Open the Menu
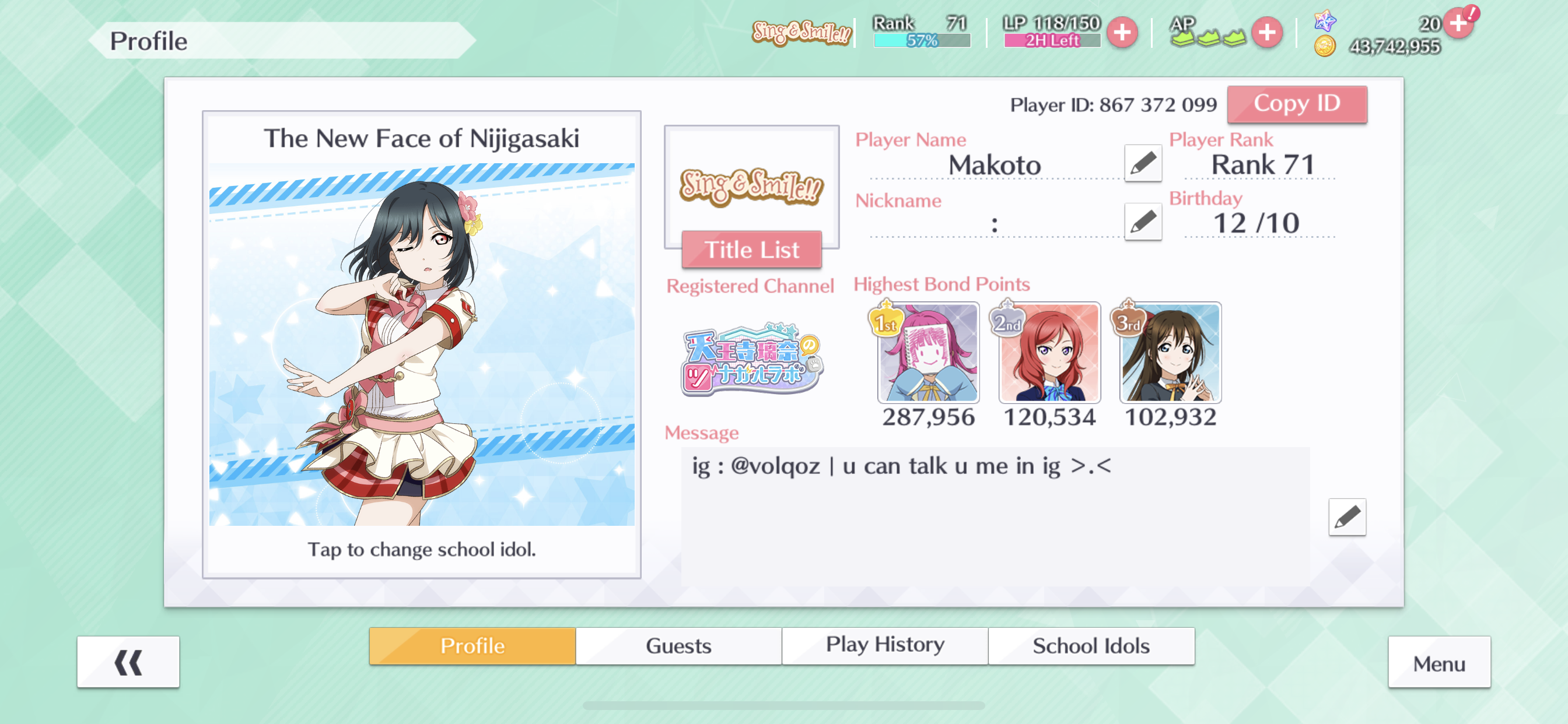 1438,663
